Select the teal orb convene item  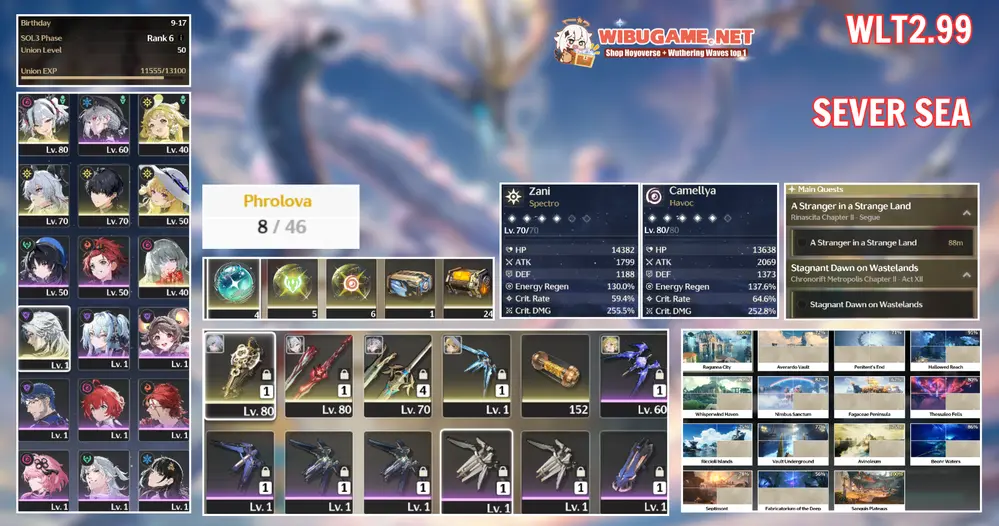[x=233, y=288]
